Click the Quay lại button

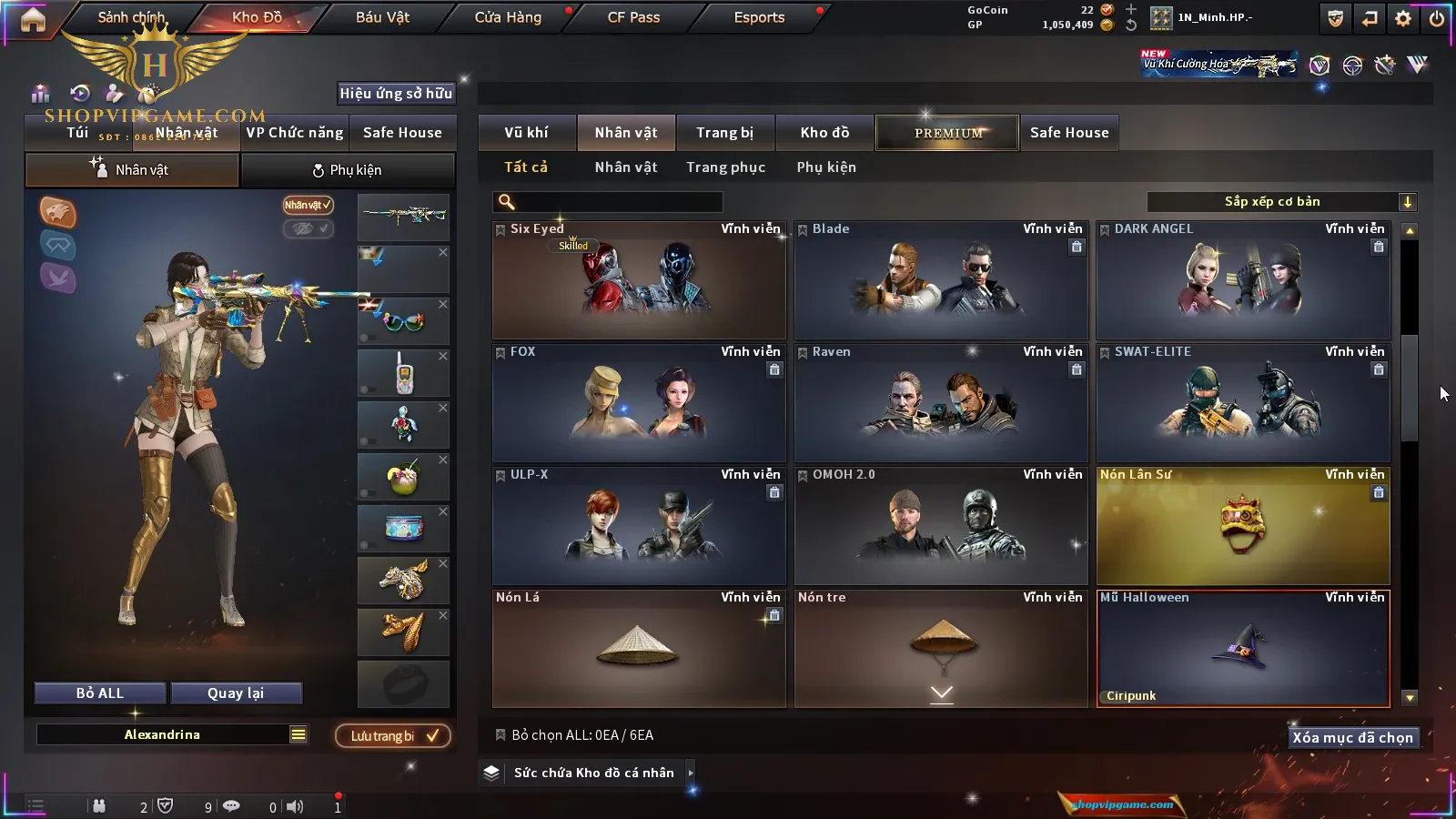point(236,693)
